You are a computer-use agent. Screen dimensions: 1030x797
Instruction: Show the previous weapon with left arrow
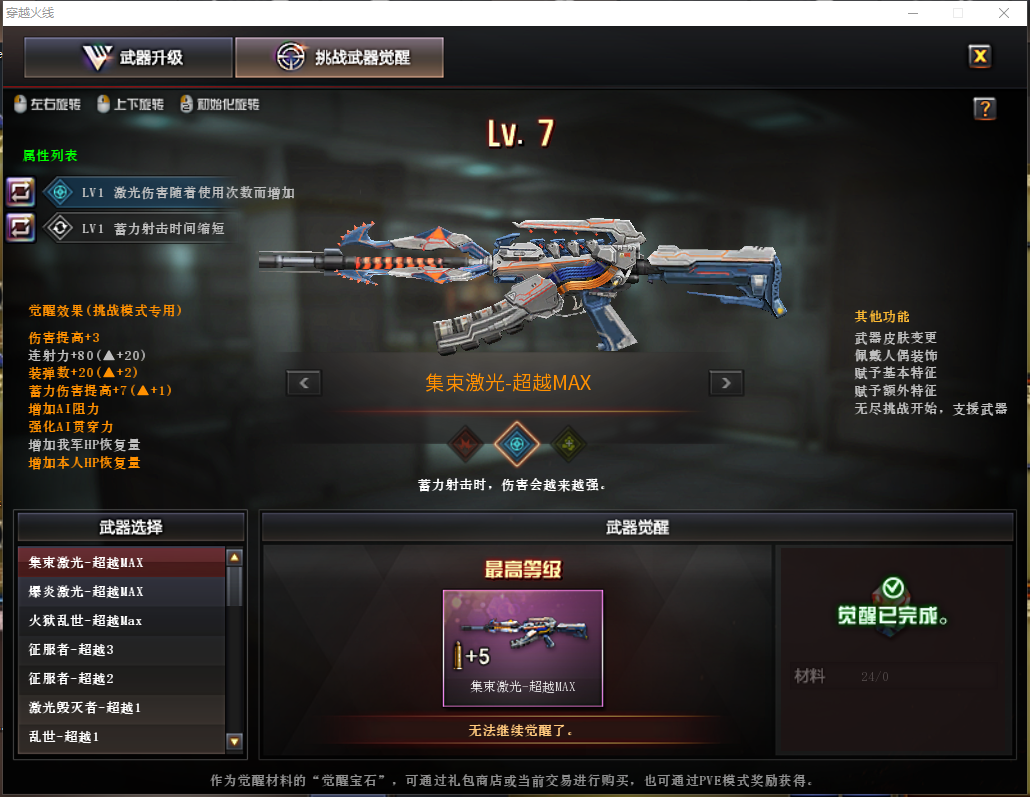pyautogui.click(x=304, y=382)
